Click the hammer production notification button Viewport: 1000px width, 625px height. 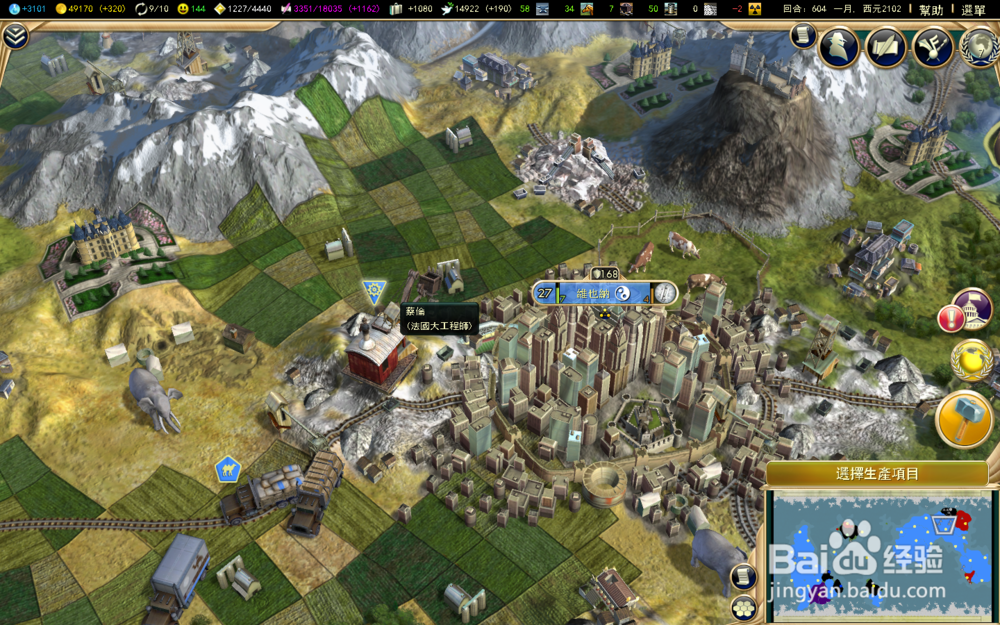[x=964, y=419]
